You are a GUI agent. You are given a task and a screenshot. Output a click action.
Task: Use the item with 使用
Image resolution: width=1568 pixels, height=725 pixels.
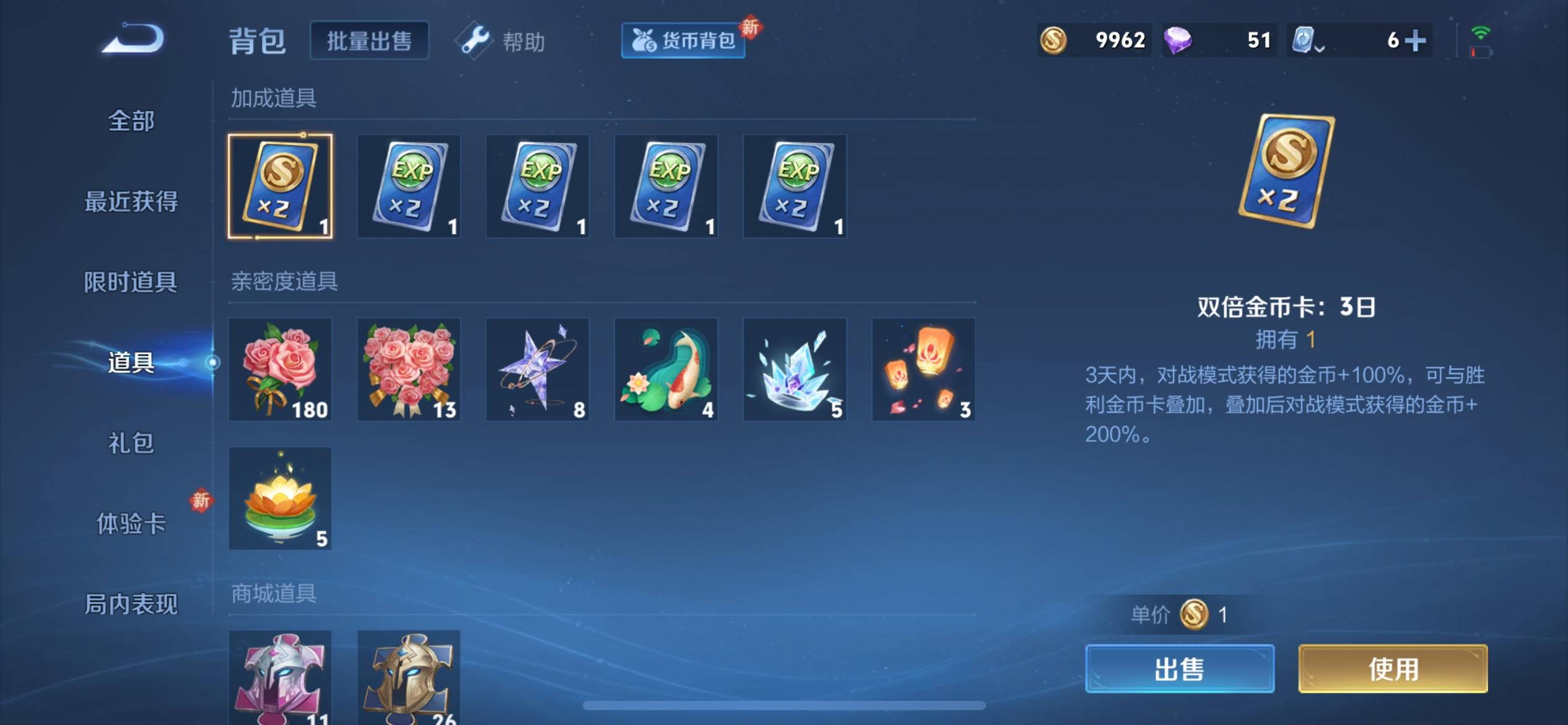[x=1393, y=669]
